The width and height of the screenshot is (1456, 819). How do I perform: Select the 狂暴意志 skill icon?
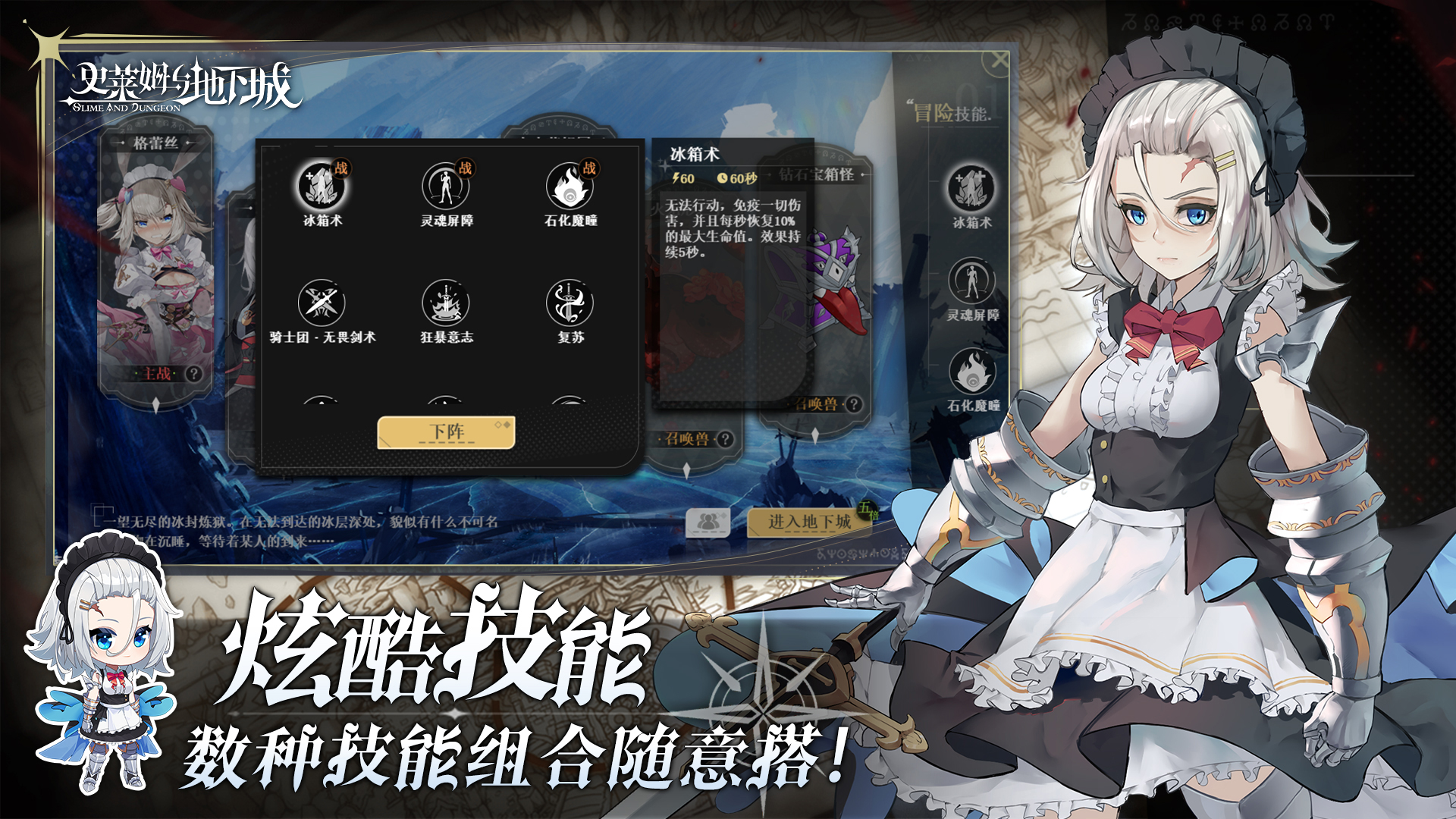447,303
